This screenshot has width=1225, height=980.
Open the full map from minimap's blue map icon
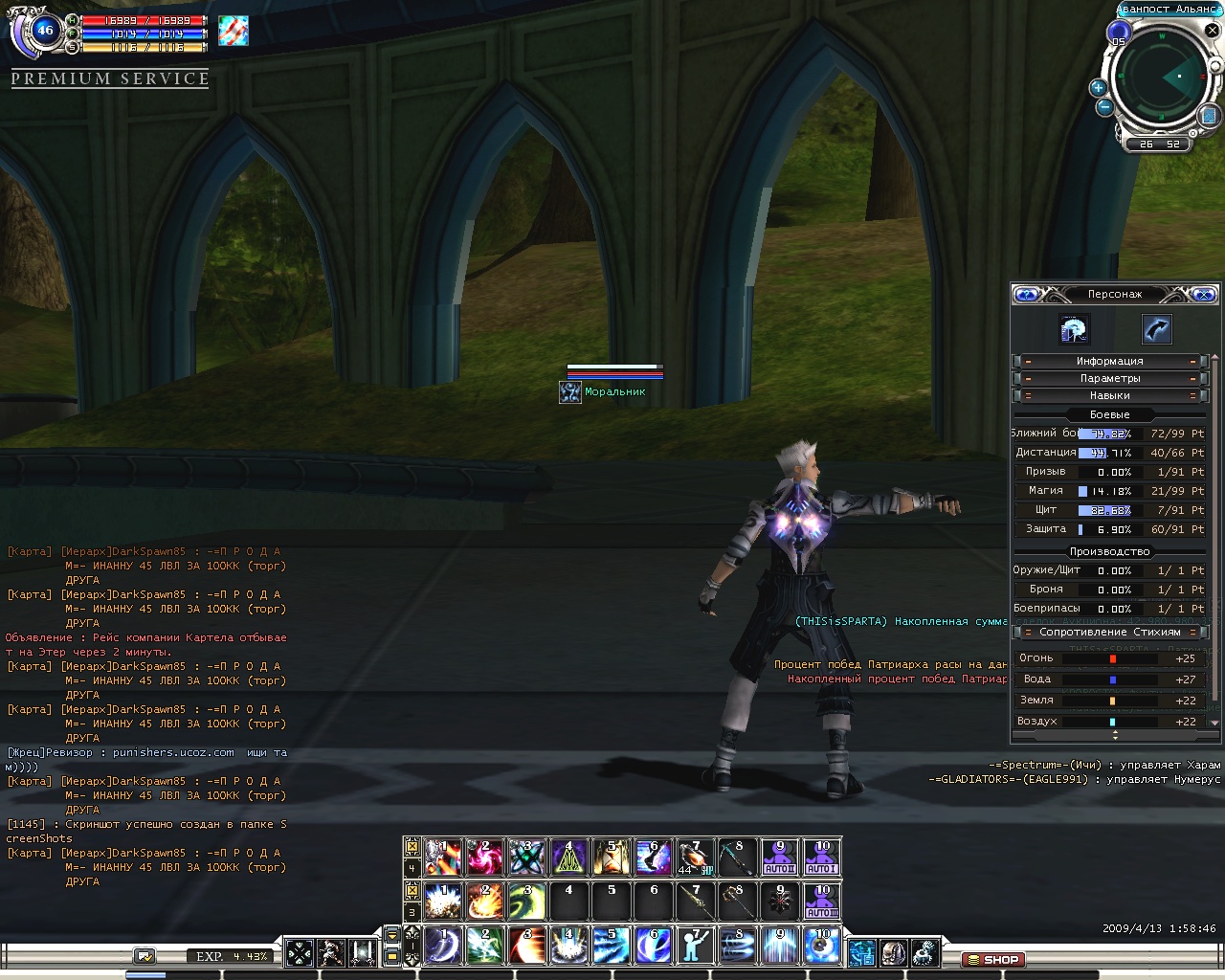(1209, 116)
